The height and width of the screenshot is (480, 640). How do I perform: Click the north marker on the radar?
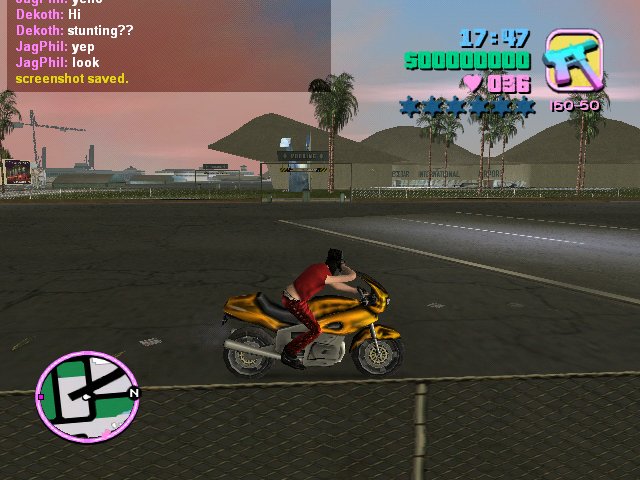pos(133,393)
